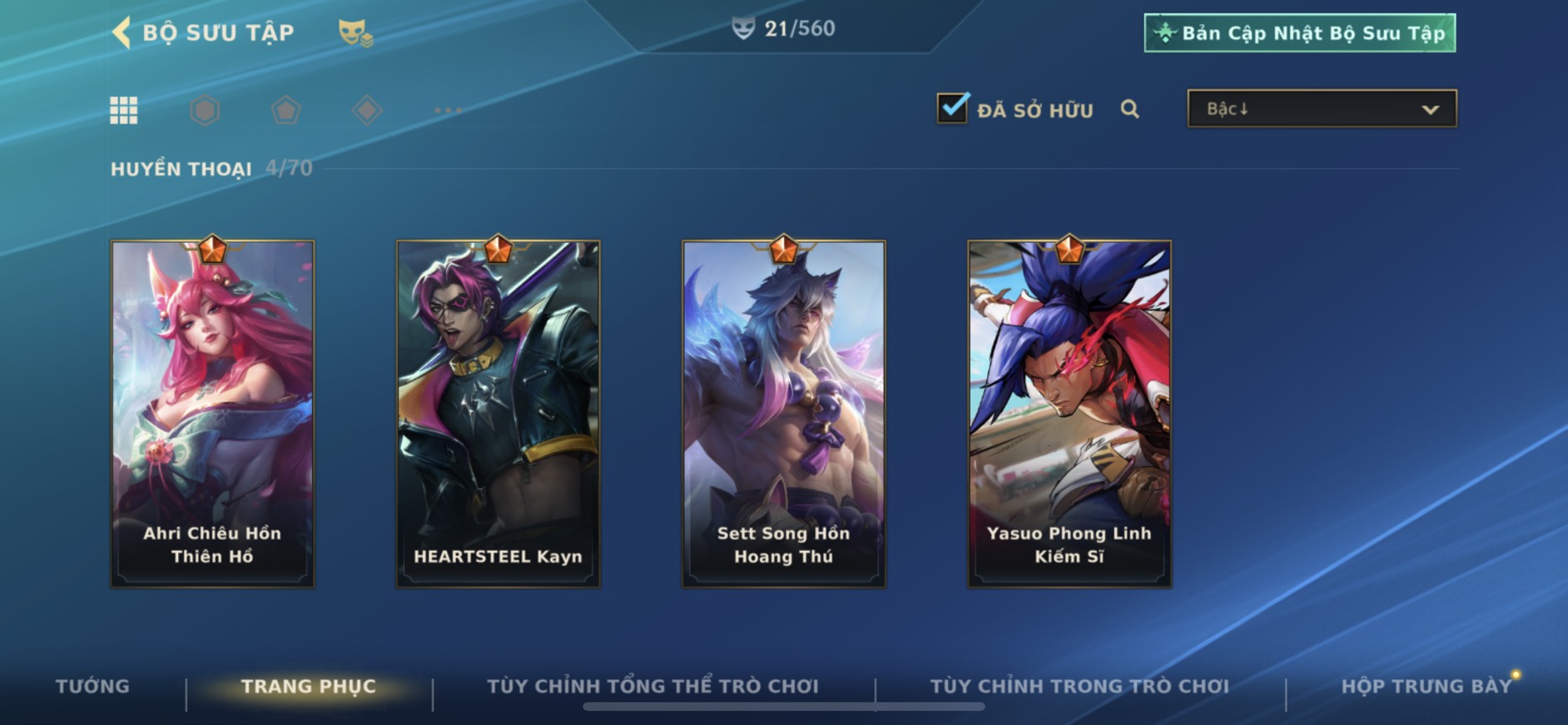This screenshot has width=1568, height=725.
Task: Toggle the Đã Sở Hữu checkbox
Action: (x=952, y=108)
